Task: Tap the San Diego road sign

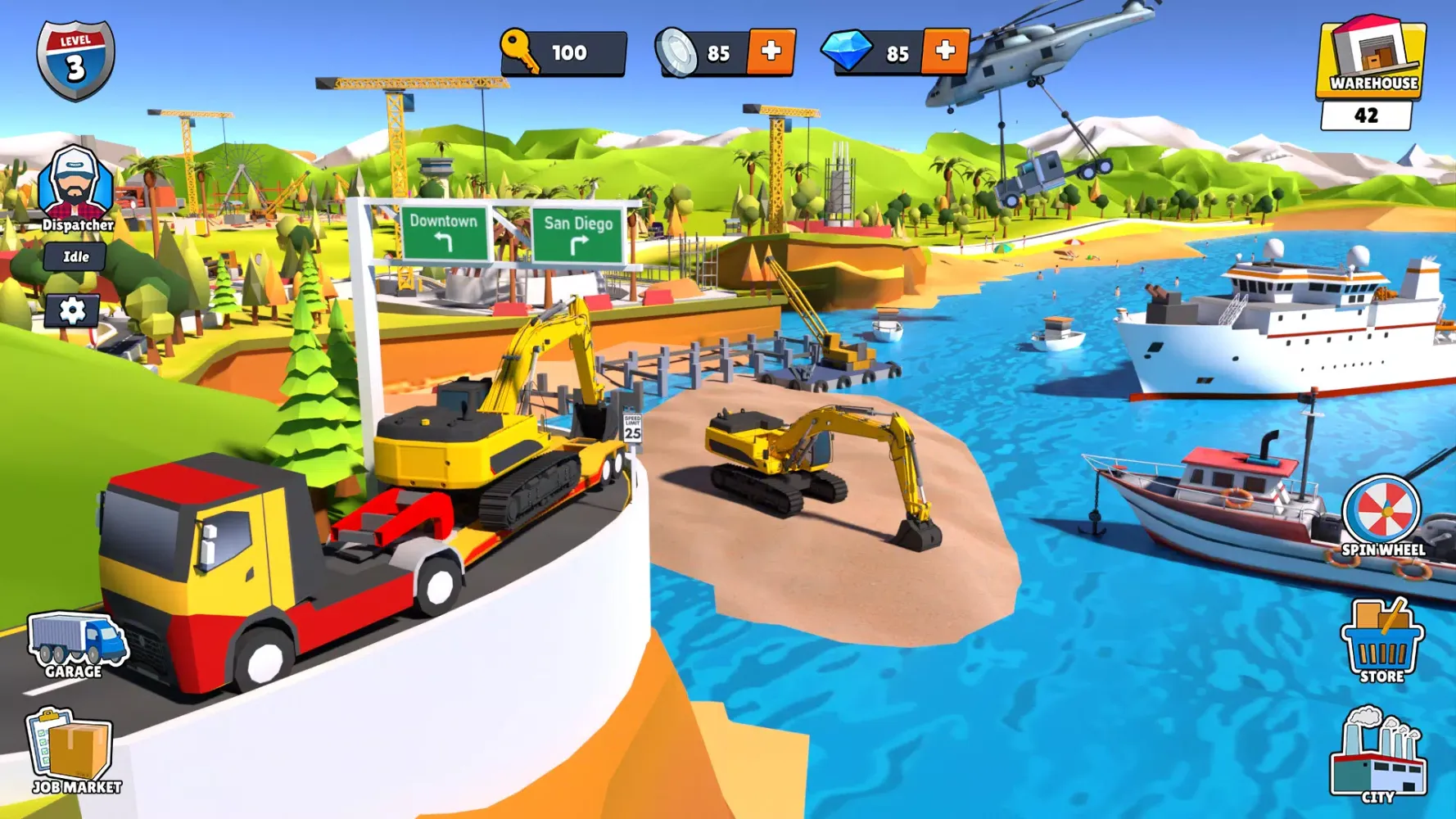Action: tap(580, 233)
